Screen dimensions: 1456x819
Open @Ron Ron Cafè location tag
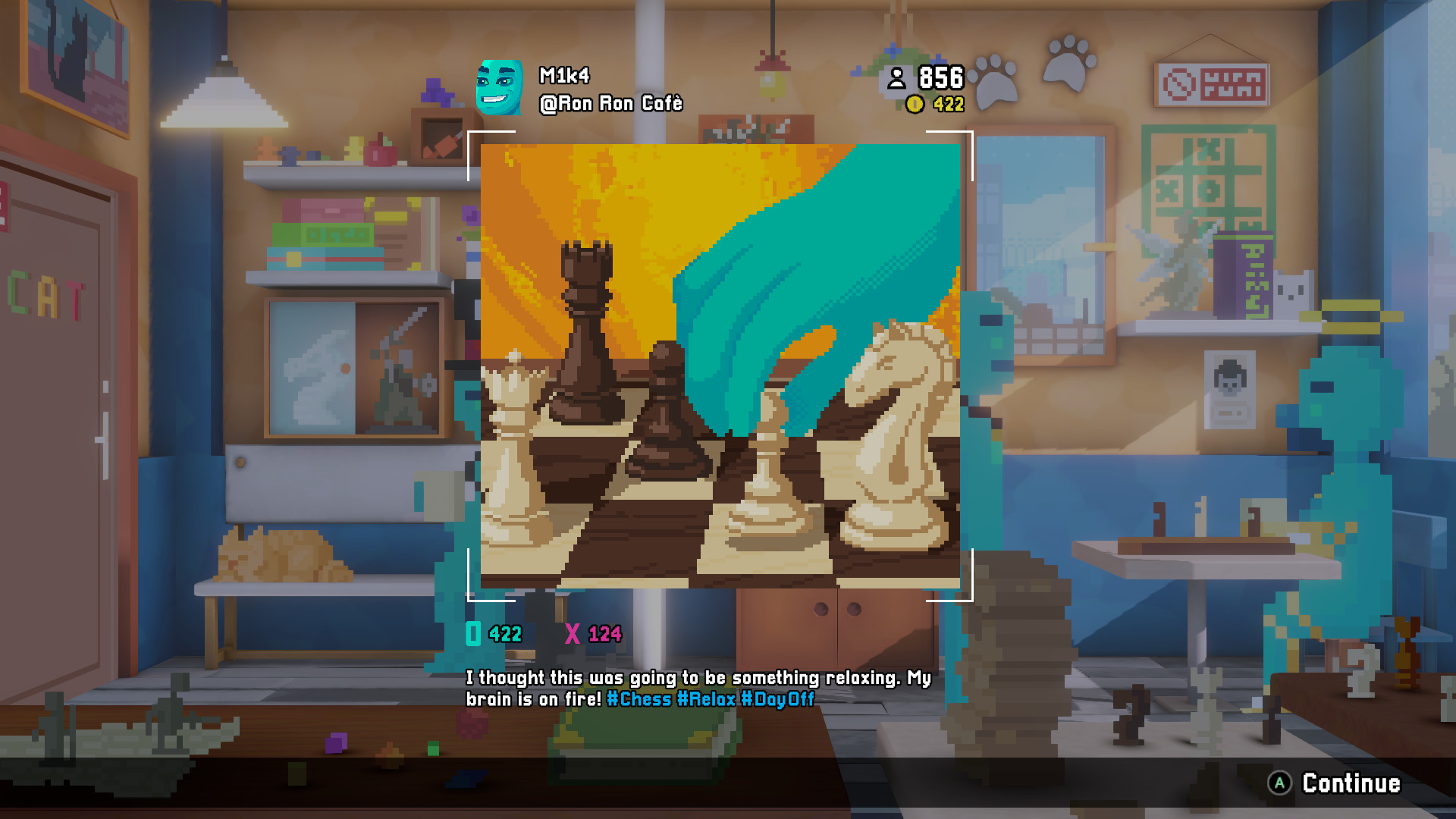tap(610, 103)
